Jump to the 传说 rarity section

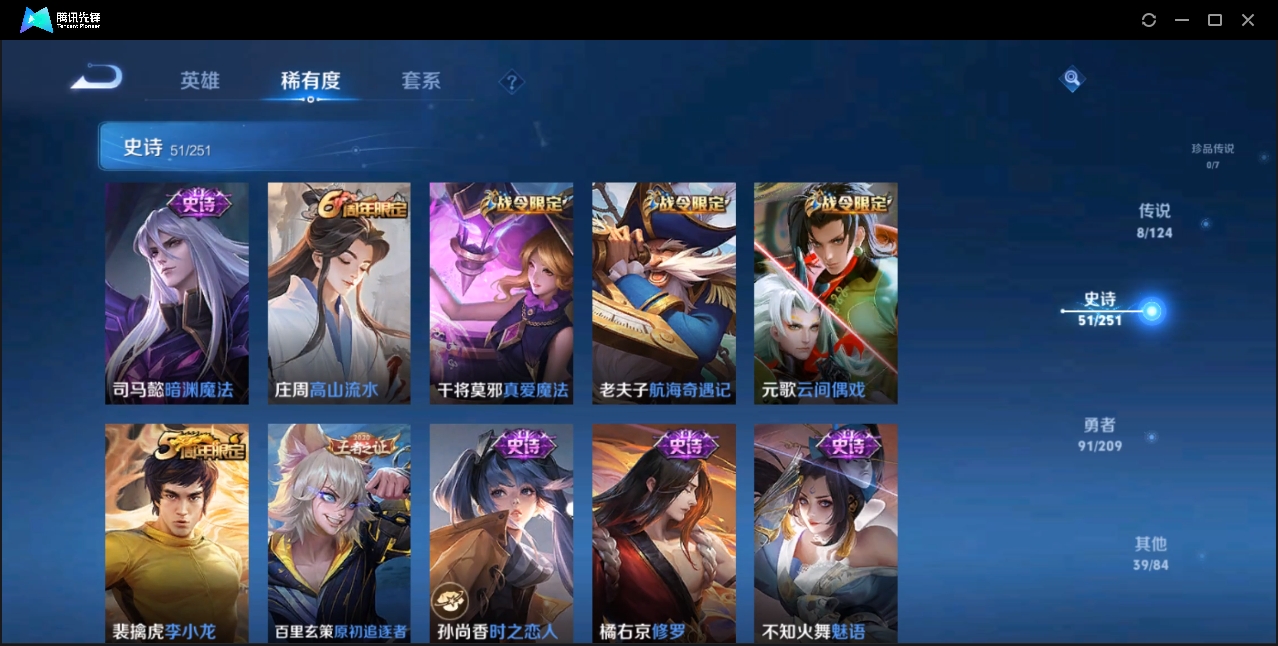pos(1154,220)
